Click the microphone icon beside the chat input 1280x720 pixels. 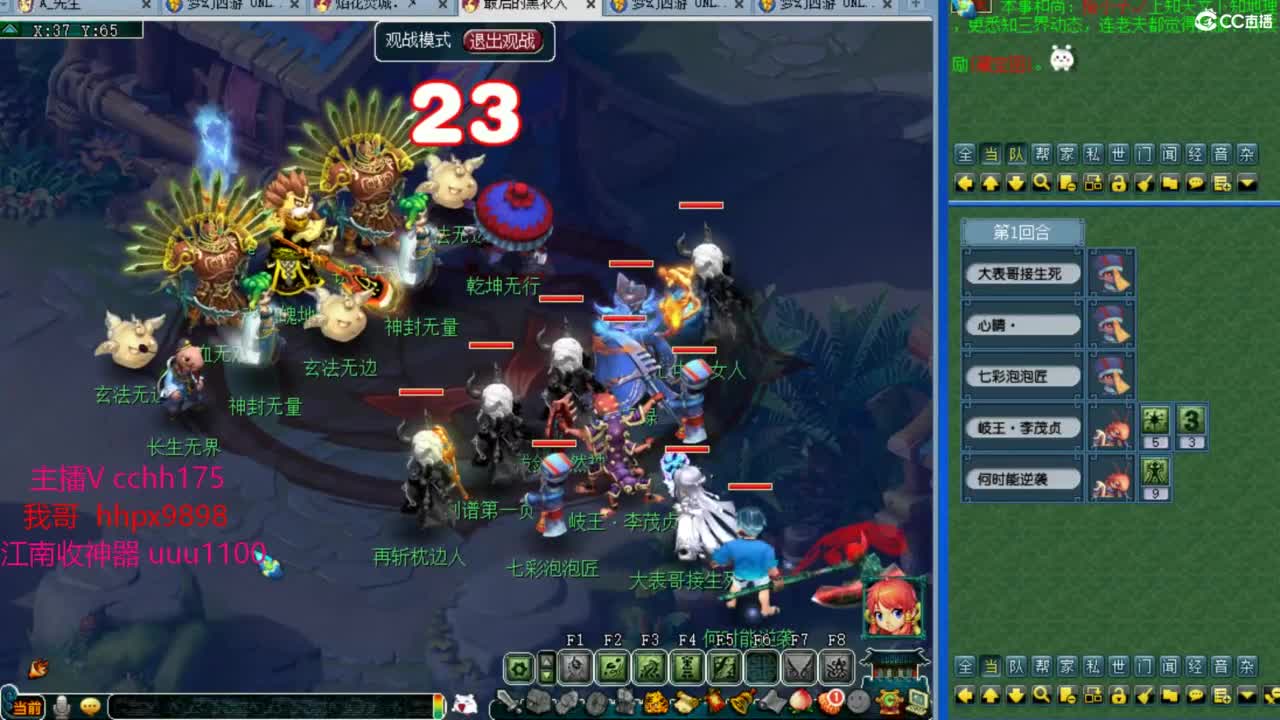click(61, 707)
